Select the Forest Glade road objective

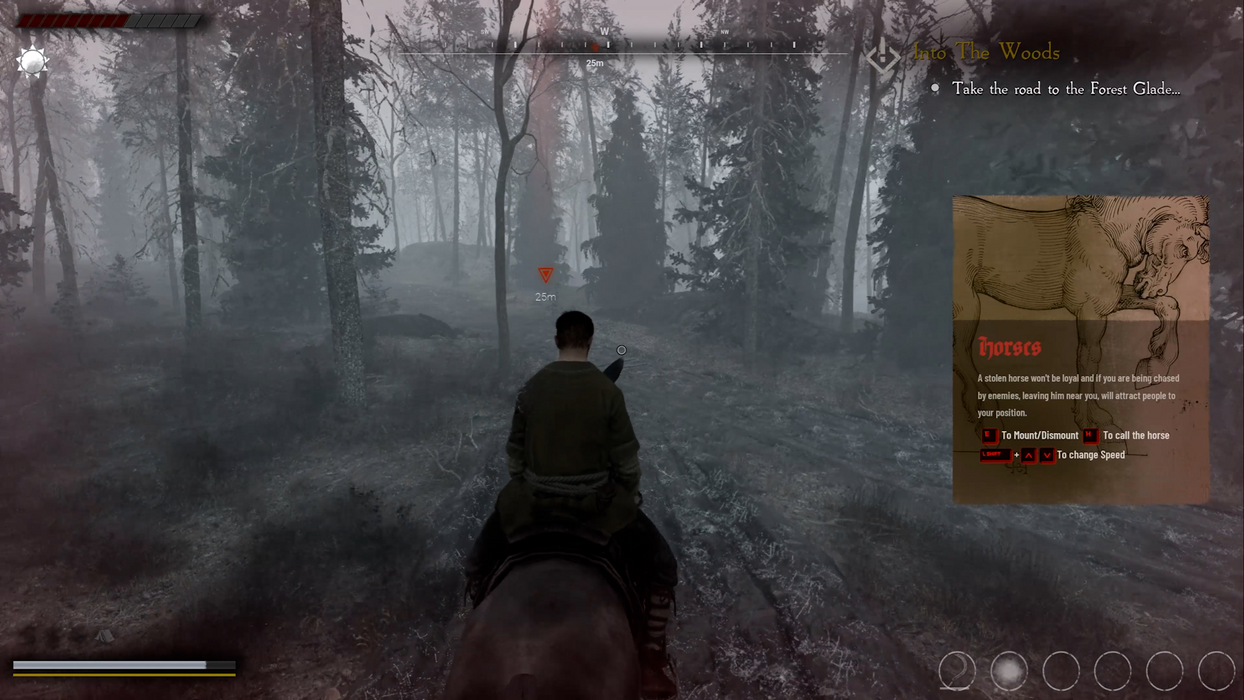click(1065, 89)
